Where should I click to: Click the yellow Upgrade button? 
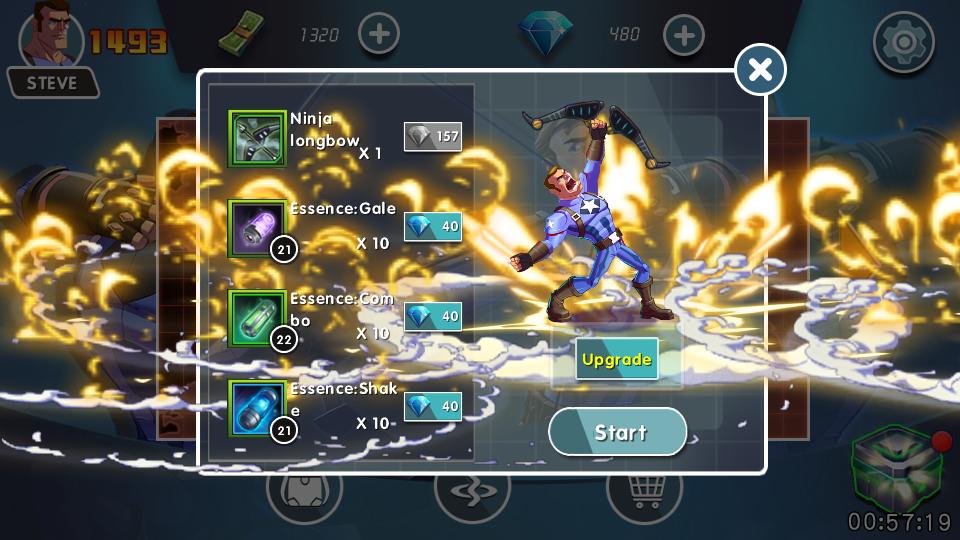pyautogui.click(x=617, y=360)
